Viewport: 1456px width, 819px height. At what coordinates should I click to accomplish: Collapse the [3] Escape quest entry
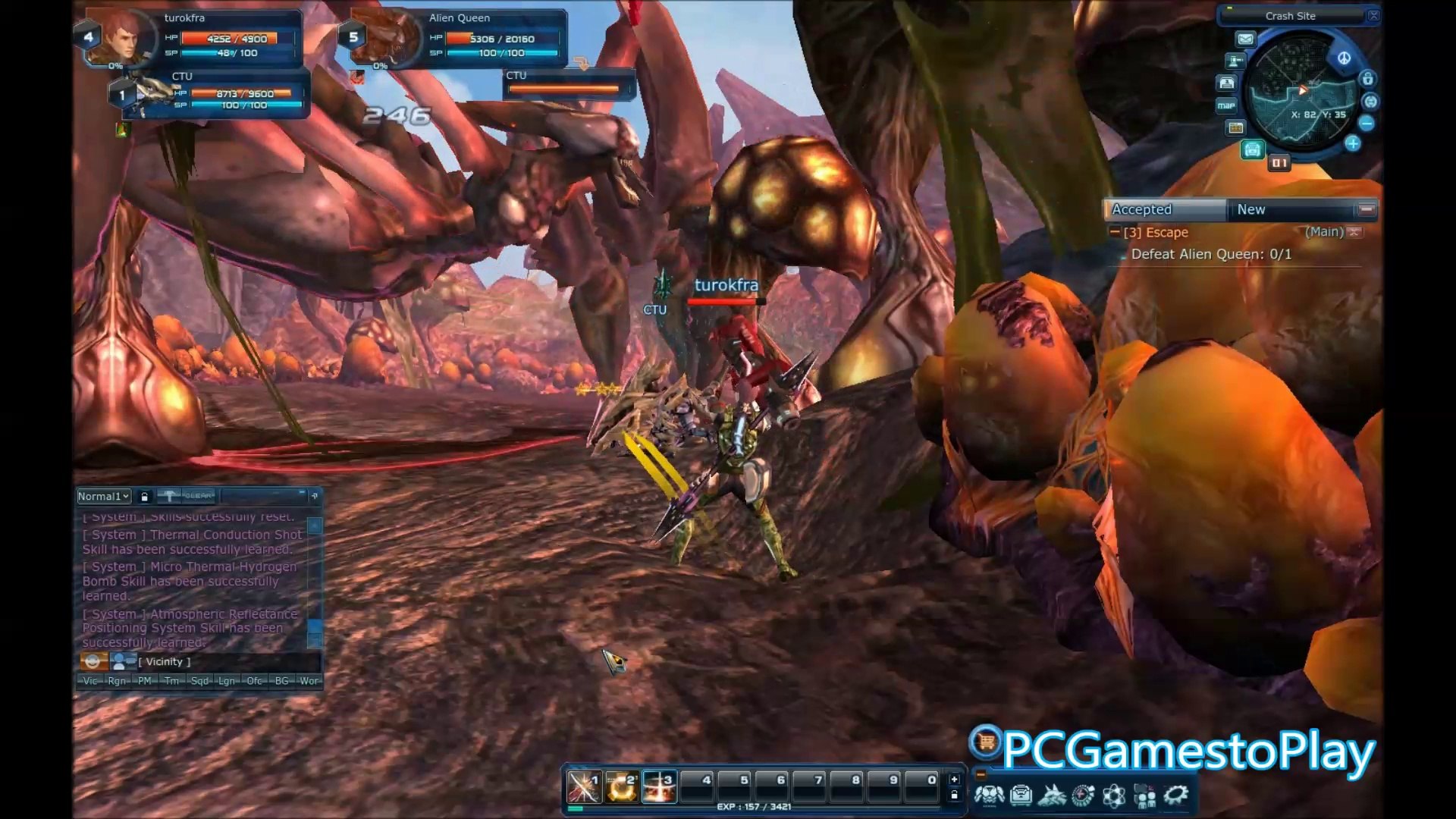[1115, 232]
